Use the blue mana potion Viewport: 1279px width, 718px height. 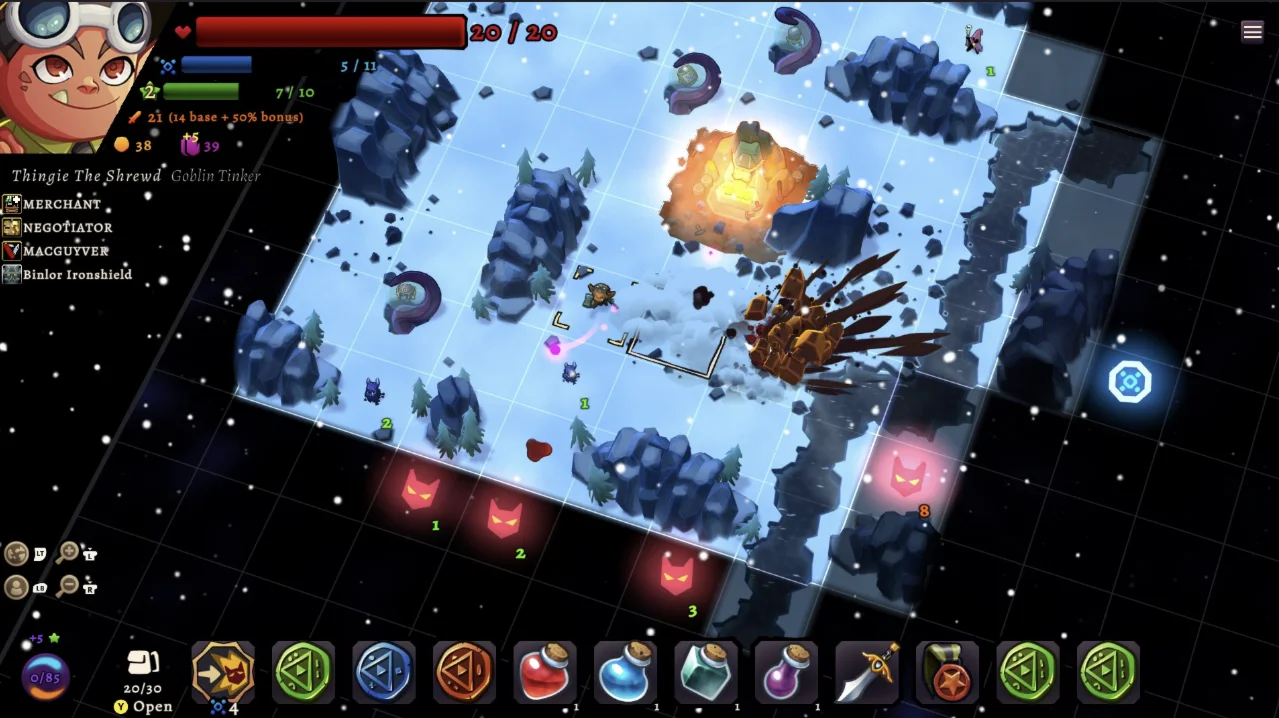(626, 672)
